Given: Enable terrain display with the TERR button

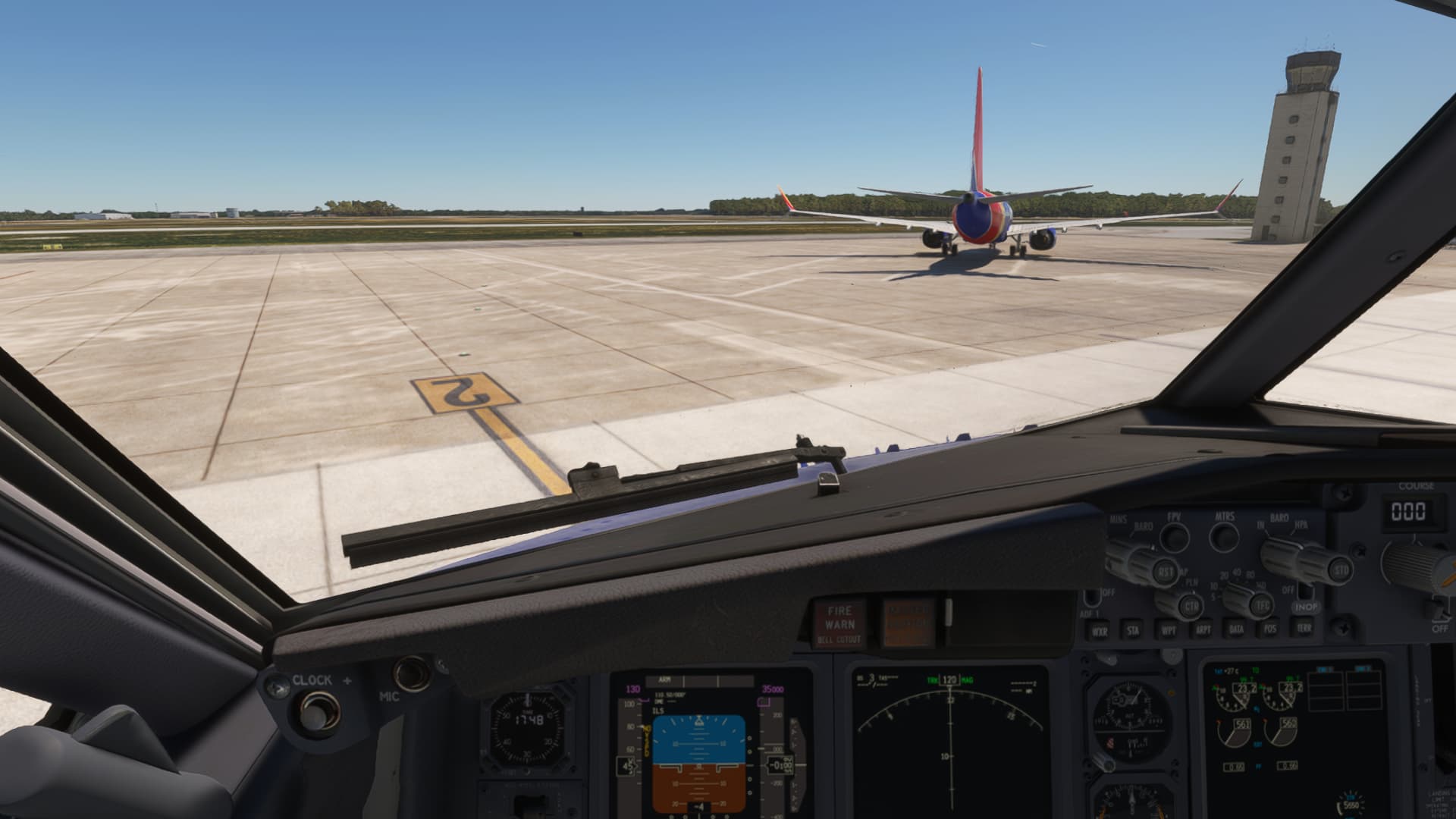Looking at the screenshot, I should click(1304, 627).
